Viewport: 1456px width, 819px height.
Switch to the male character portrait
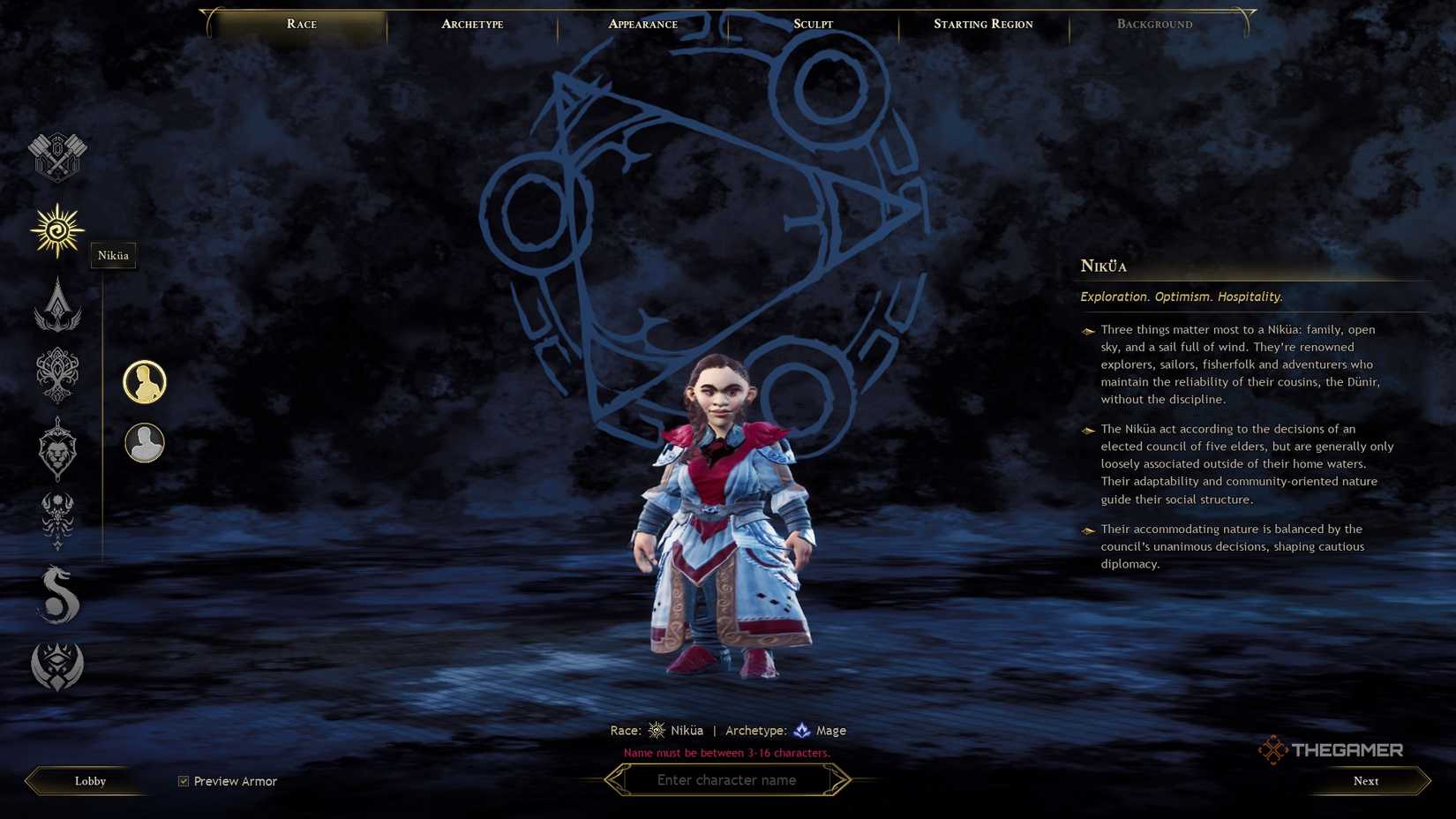145,444
